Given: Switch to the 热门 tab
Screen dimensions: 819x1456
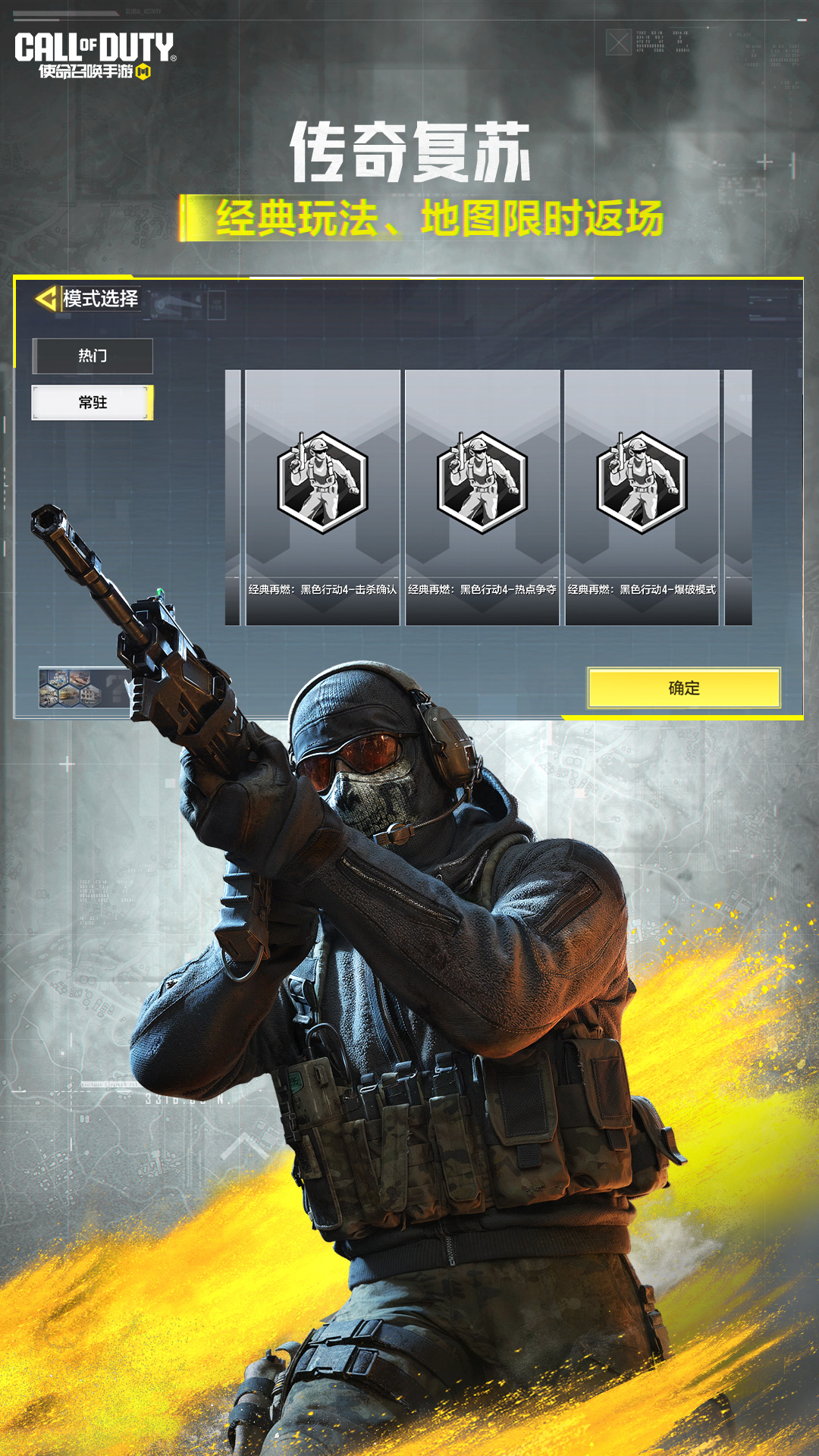Looking at the screenshot, I should (93, 356).
